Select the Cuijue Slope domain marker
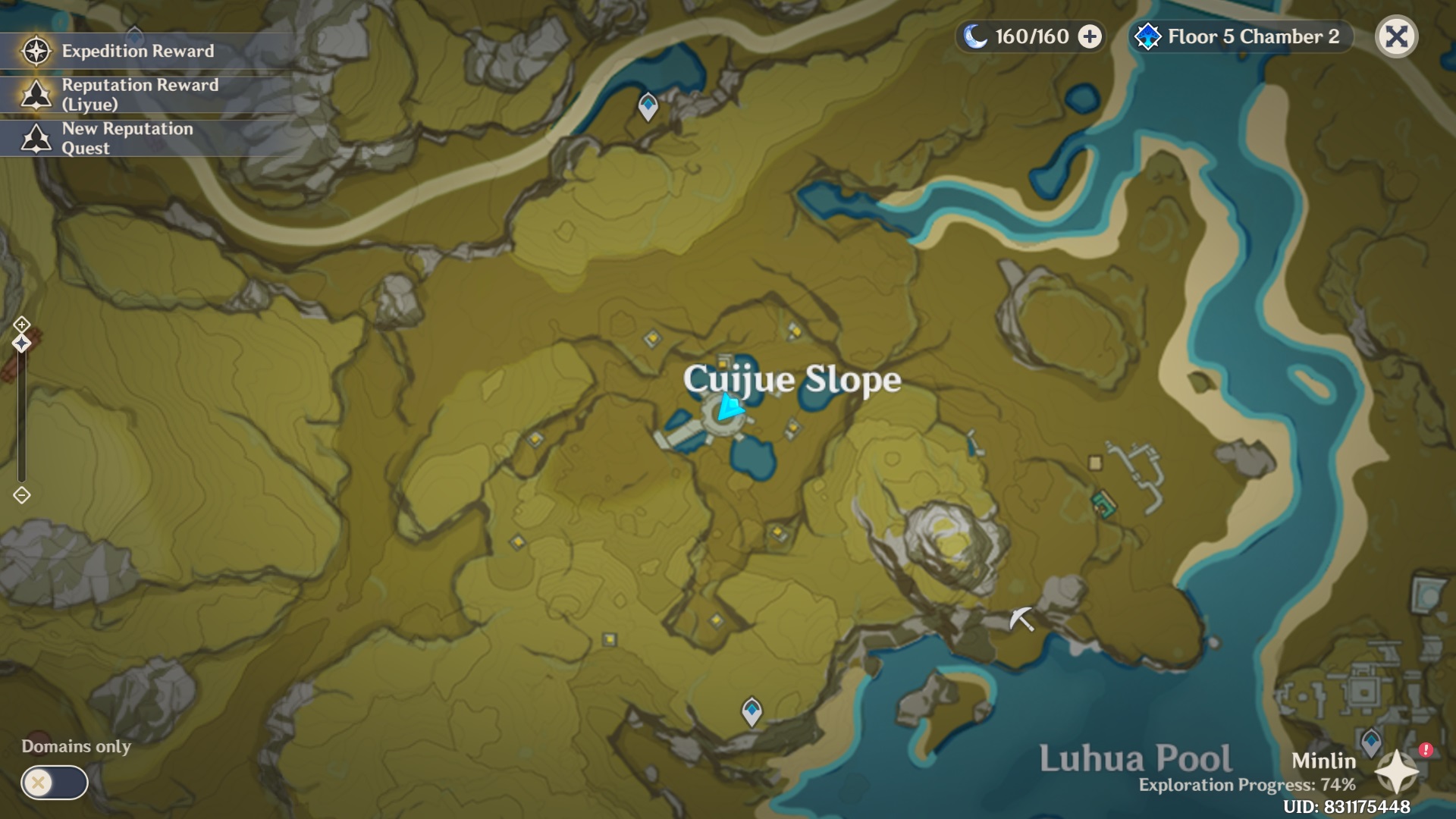The height and width of the screenshot is (819, 1456). pos(723,412)
